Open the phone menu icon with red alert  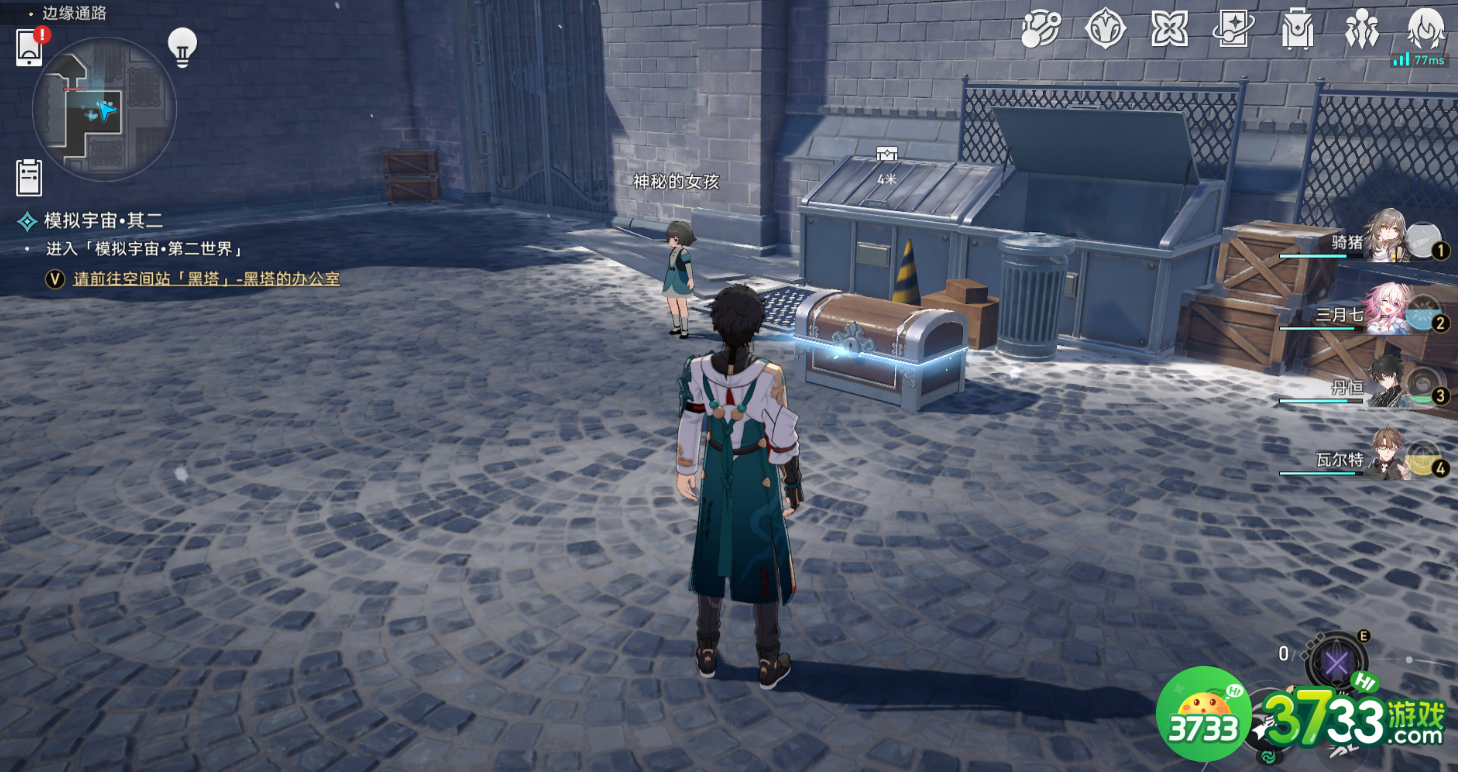coord(29,47)
